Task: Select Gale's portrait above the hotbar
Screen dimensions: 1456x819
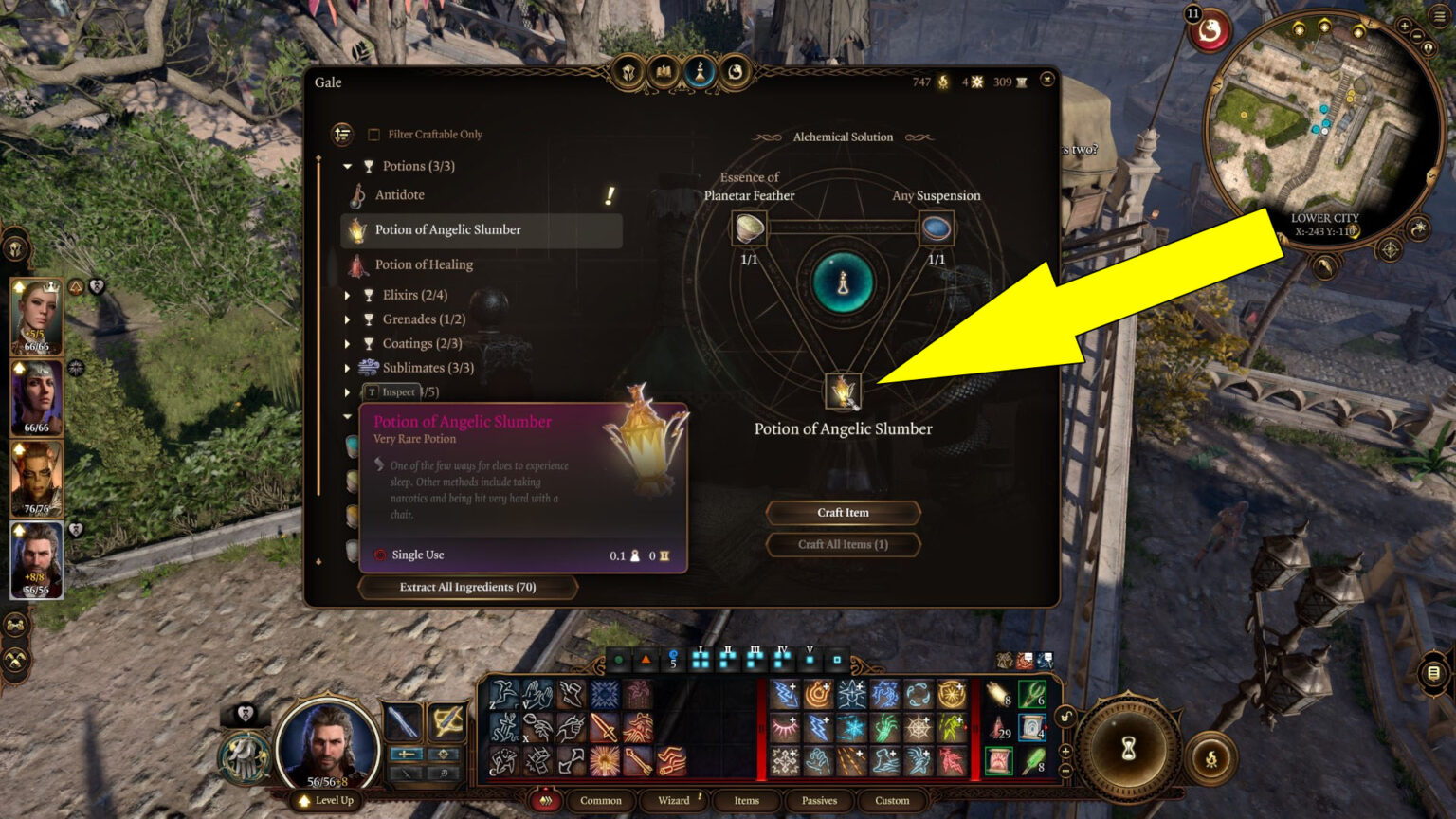Action: (x=326, y=748)
